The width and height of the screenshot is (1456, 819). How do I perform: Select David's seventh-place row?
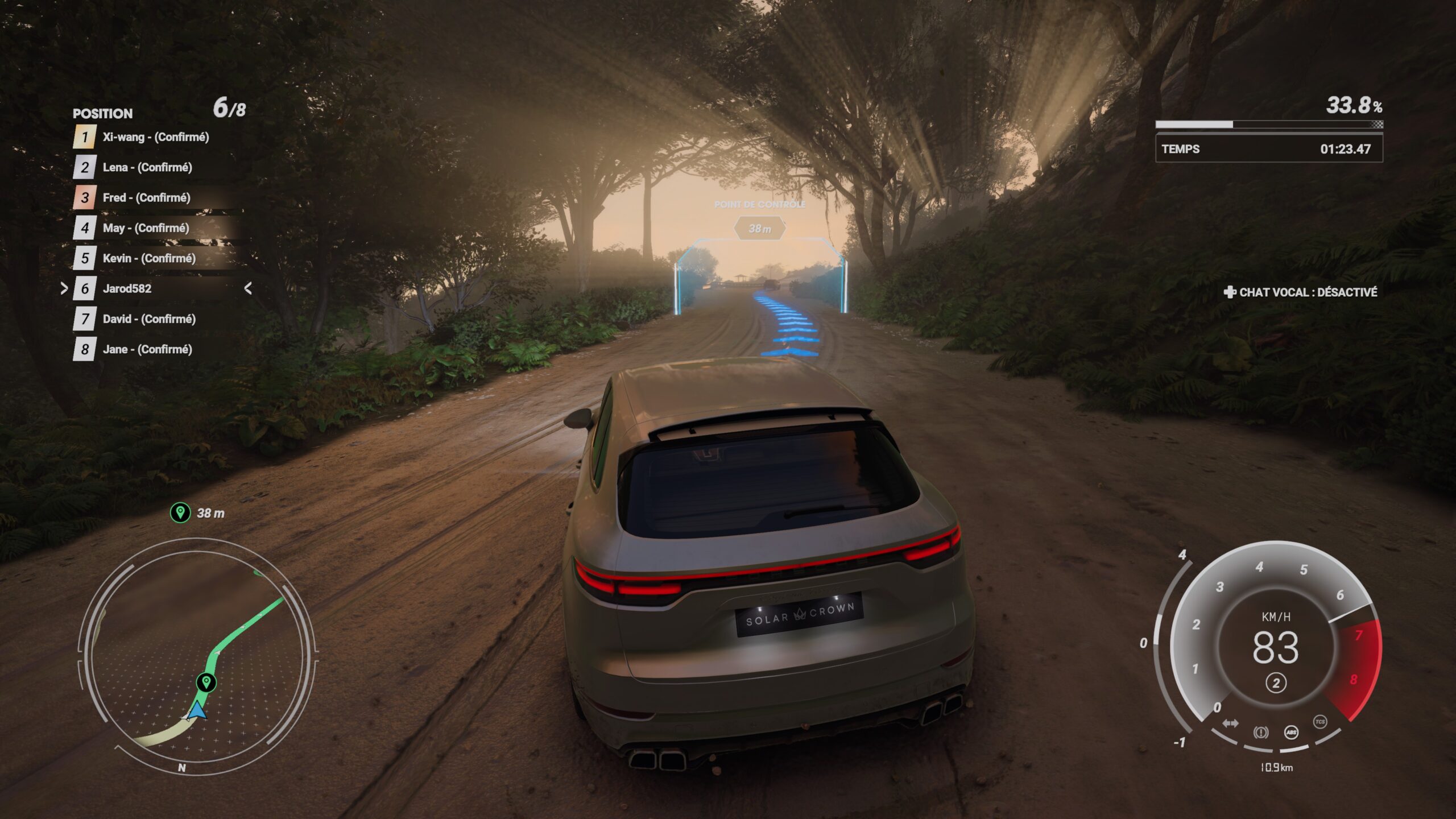pos(149,319)
